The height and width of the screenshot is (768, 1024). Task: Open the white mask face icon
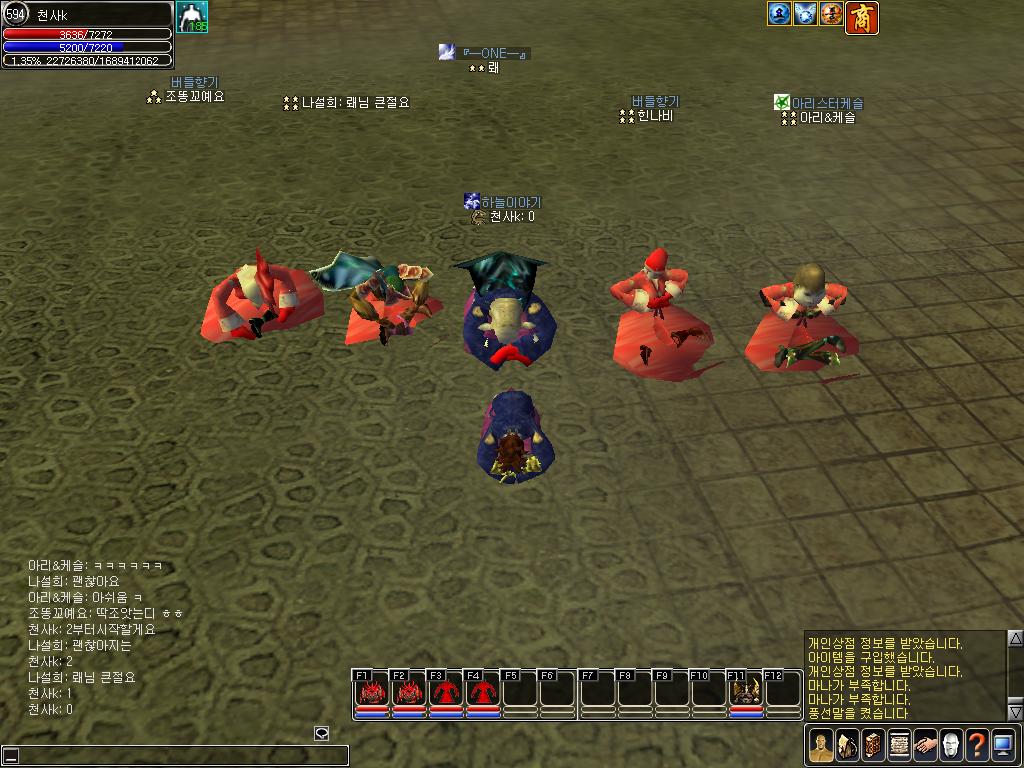(951, 745)
